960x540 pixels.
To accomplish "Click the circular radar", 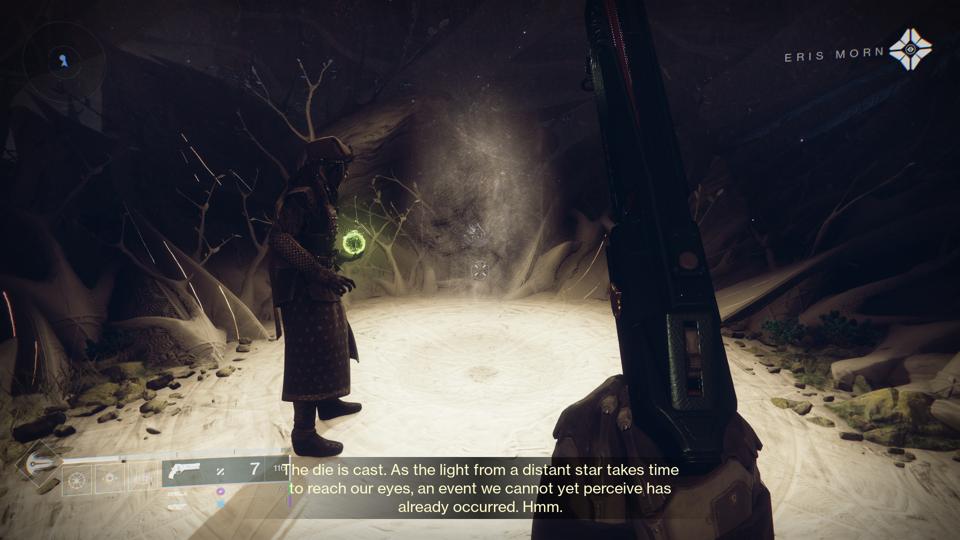I will [x=63, y=61].
